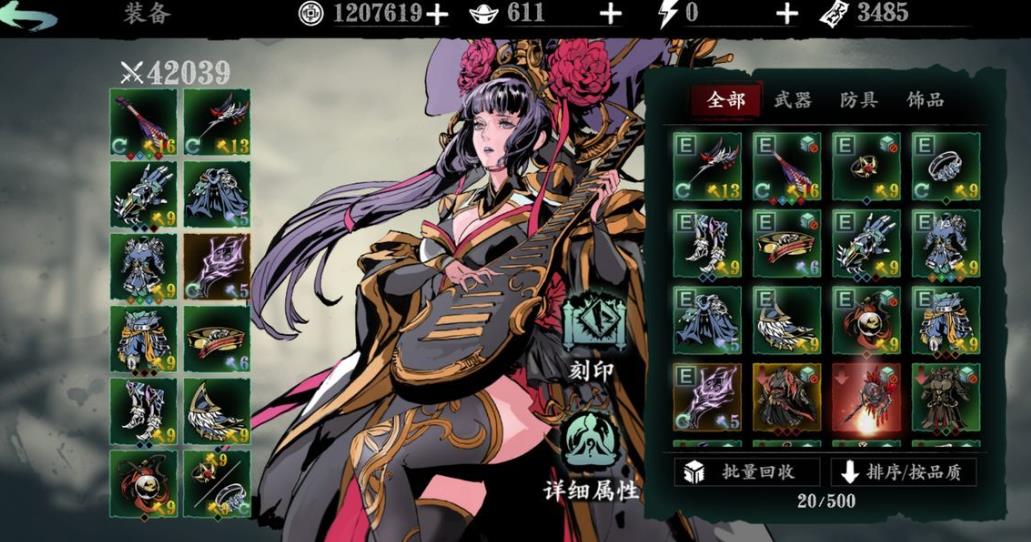Switch to the 全部 tab
1031x542 pixels.
pos(726,100)
